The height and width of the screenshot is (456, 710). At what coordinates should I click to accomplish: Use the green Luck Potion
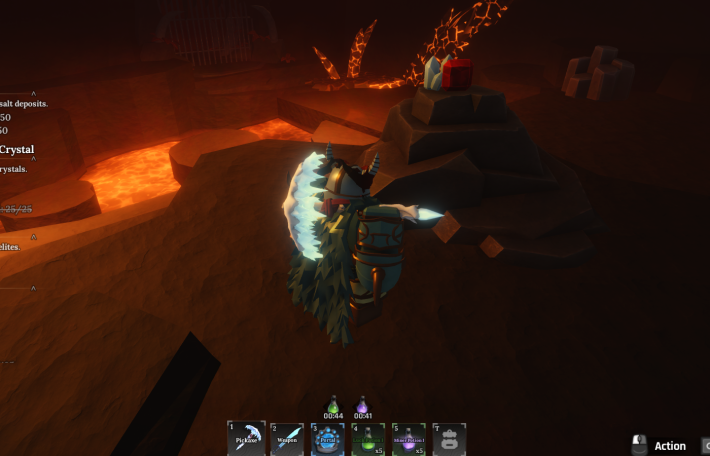pyautogui.click(x=368, y=439)
